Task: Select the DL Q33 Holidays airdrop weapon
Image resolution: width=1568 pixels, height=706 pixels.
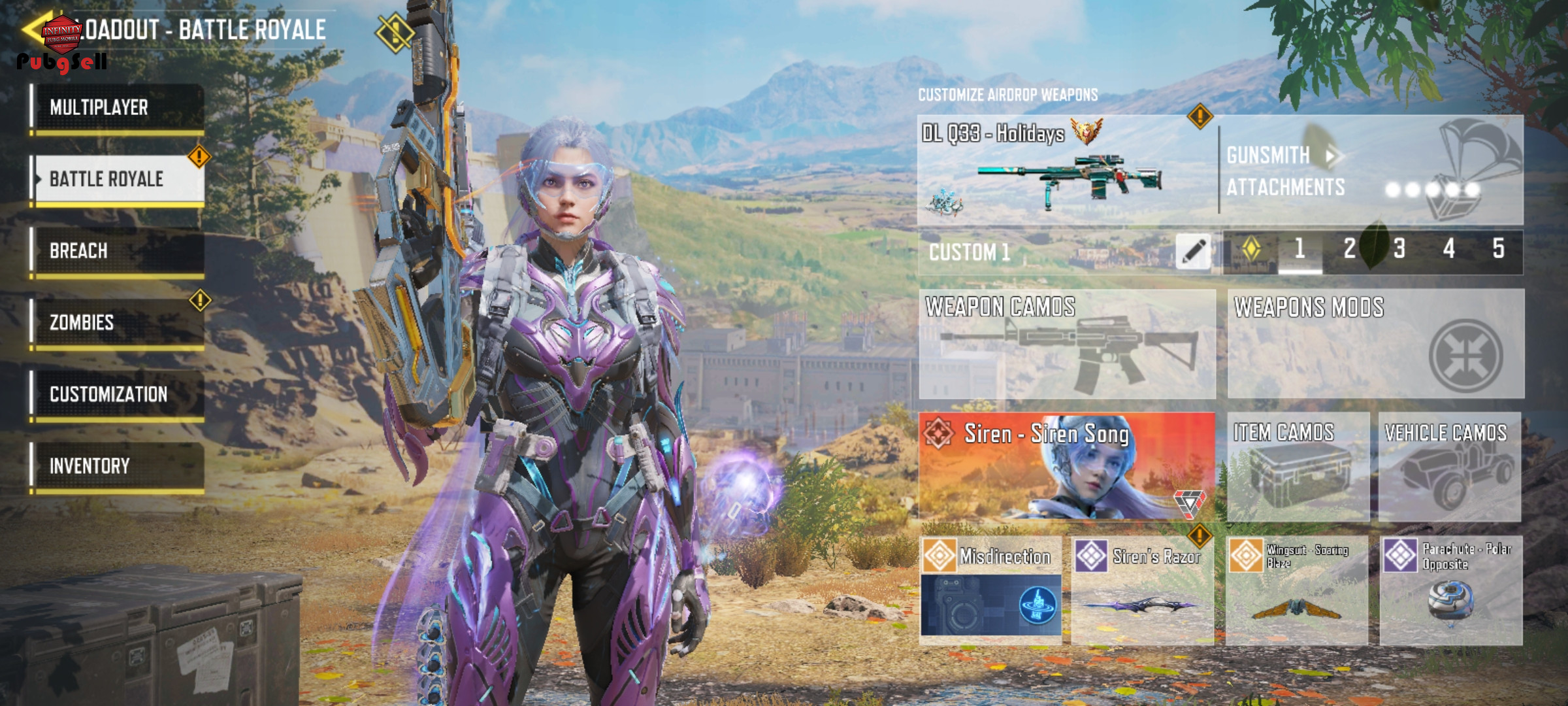Action: click(x=1066, y=170)
